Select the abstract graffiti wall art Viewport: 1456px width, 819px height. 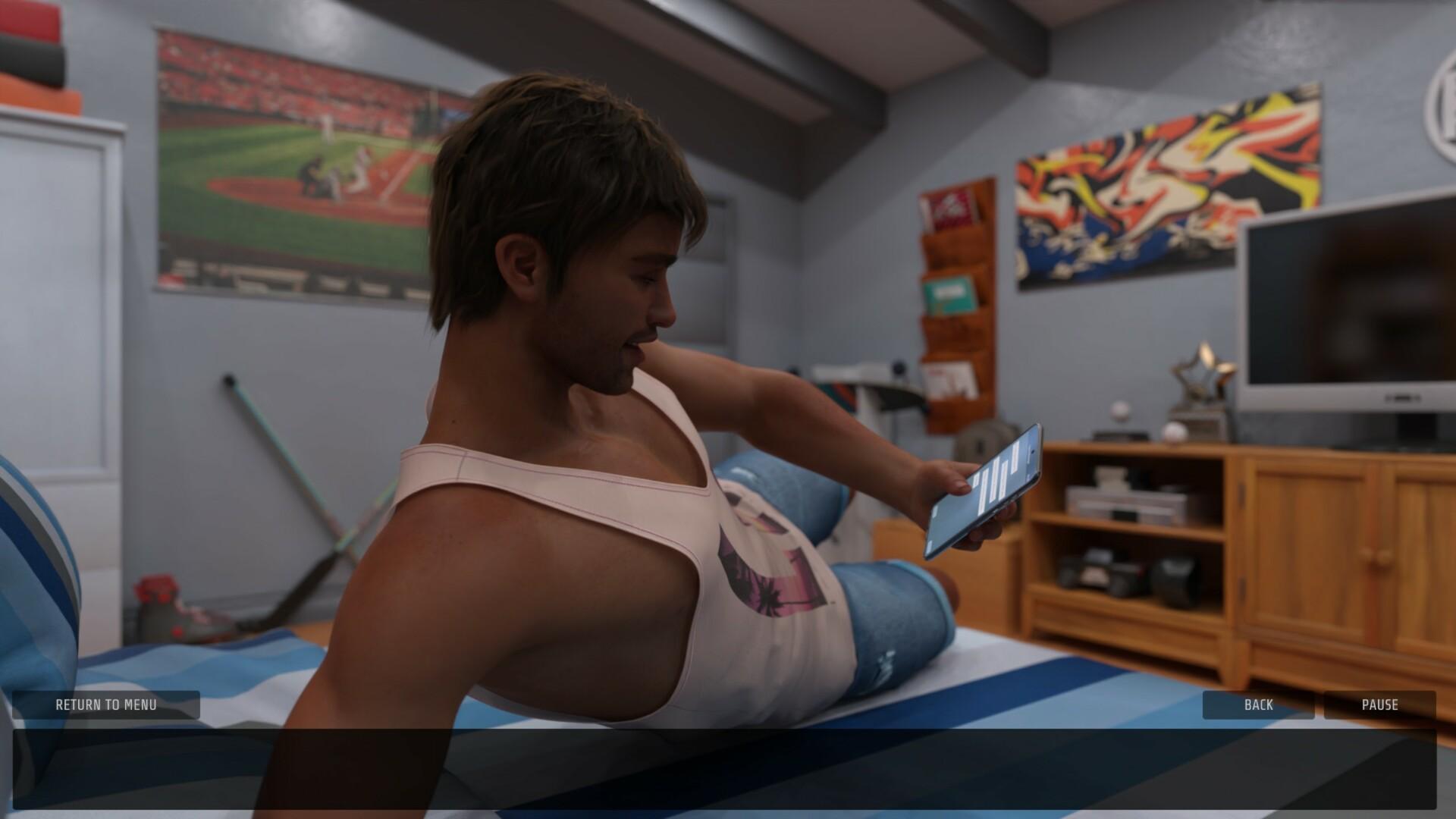pyautogui.click(x=1160, y=190)
